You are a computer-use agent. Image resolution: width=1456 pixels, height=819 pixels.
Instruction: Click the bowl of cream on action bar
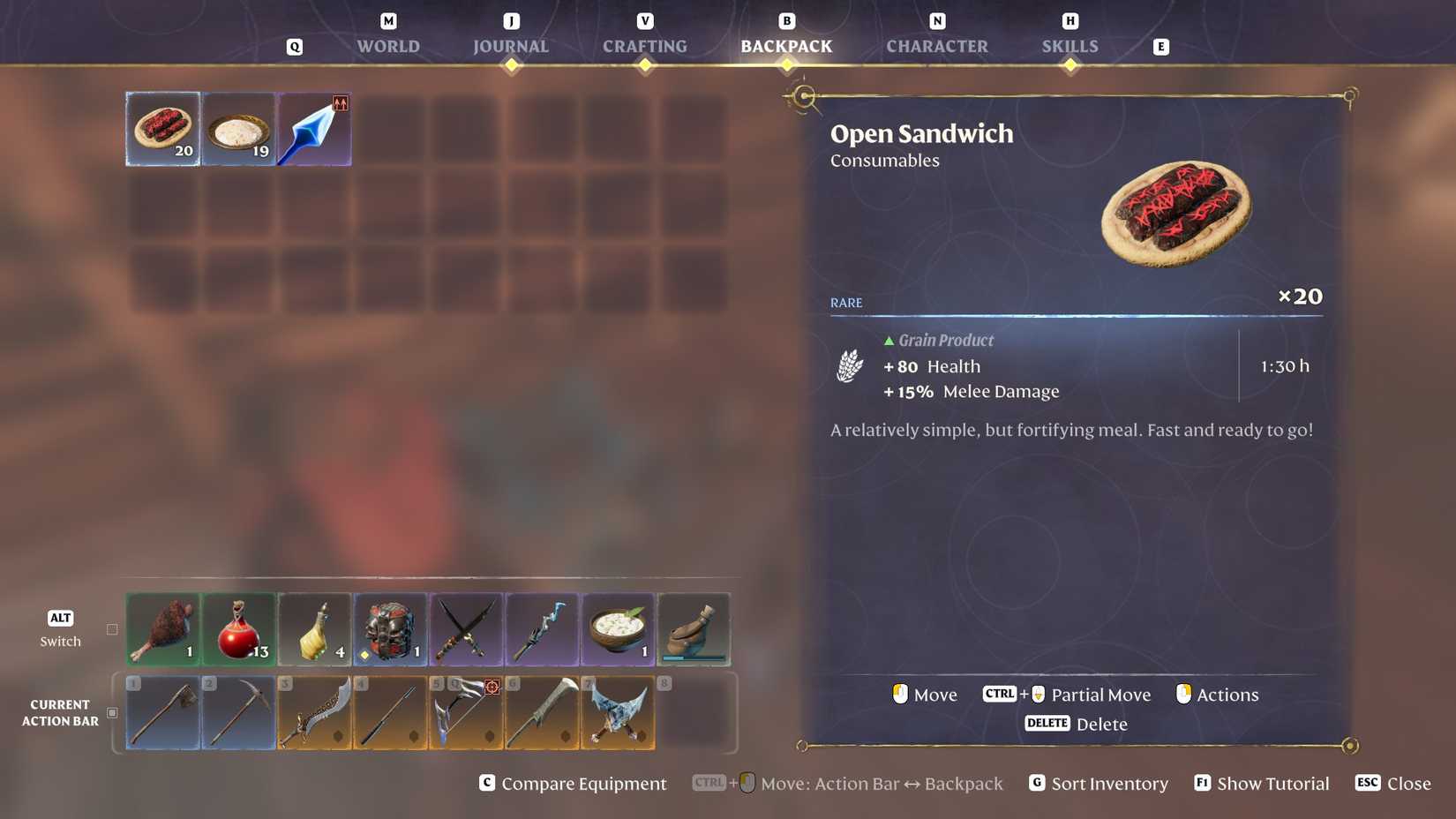point(618,628)
